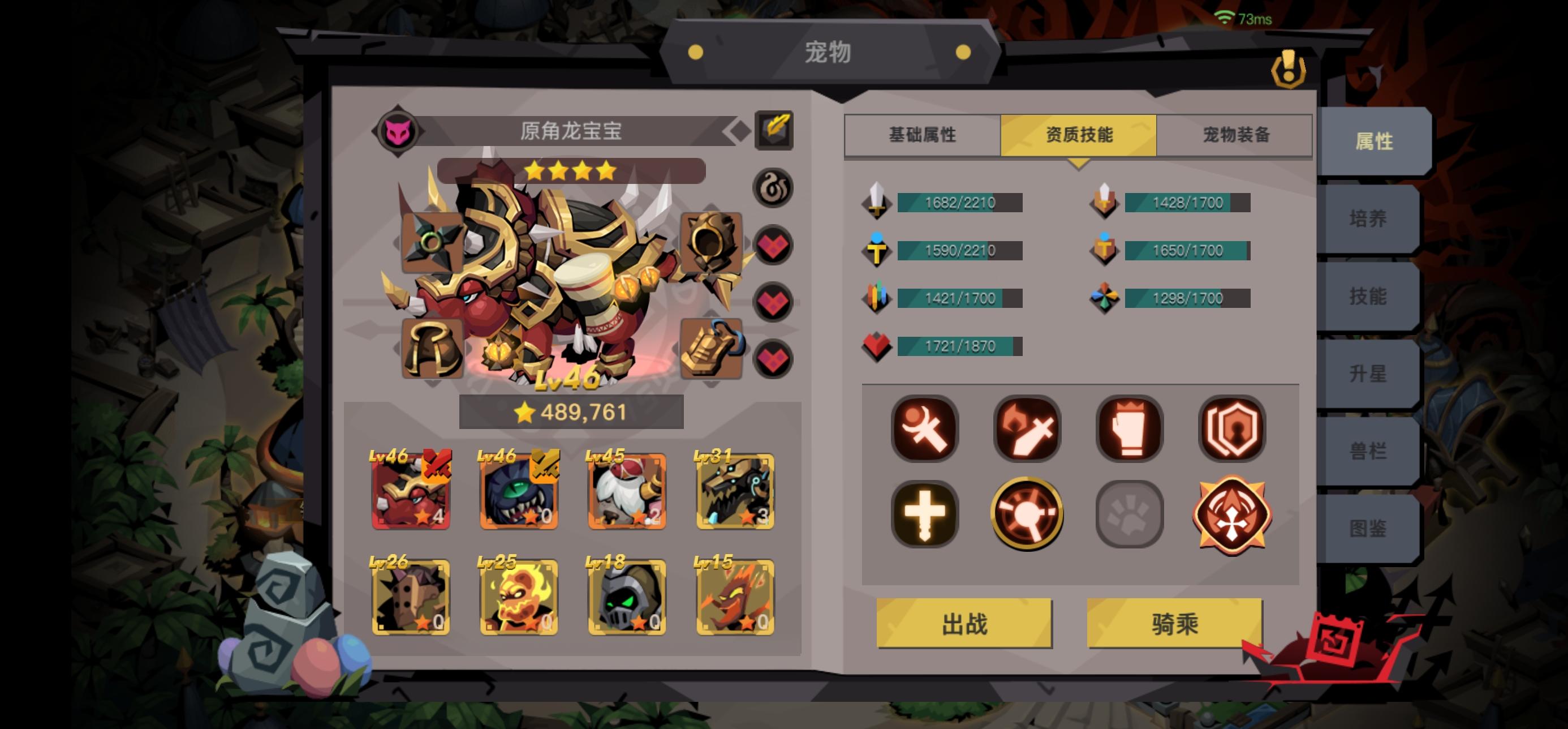Open the pet rename feather icon
Viewport: 1568px width, 729px height.
[x=774, y=131]
